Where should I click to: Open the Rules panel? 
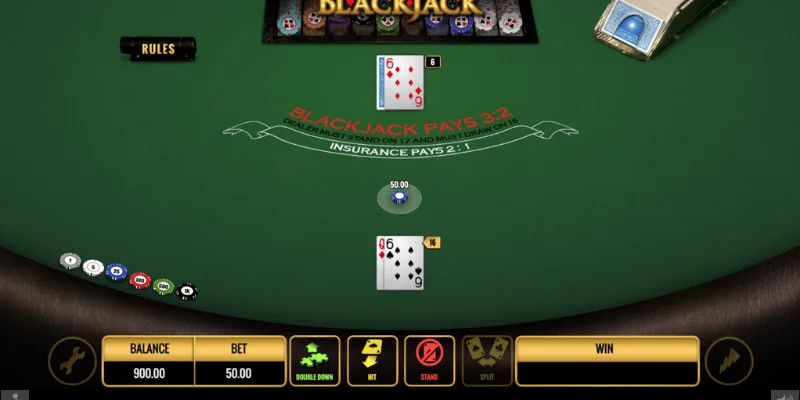(x=158, y=48)
